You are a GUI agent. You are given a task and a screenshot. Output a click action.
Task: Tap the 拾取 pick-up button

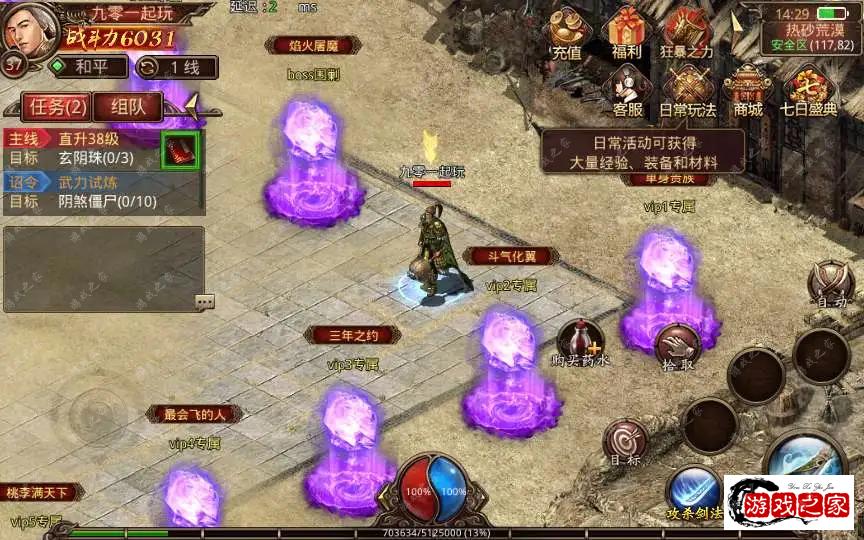tap(679, 347)
